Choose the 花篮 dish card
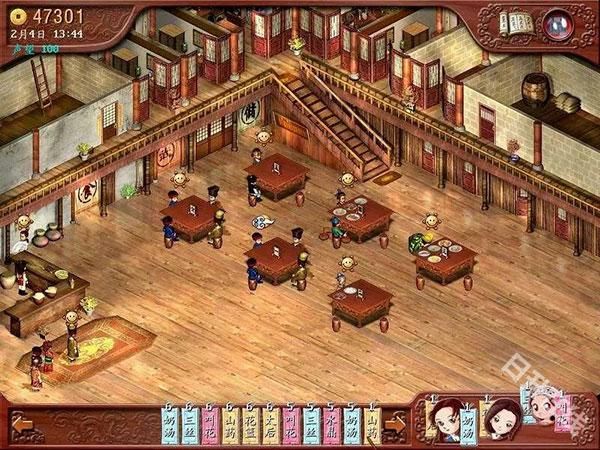 (x=251, y=425)
